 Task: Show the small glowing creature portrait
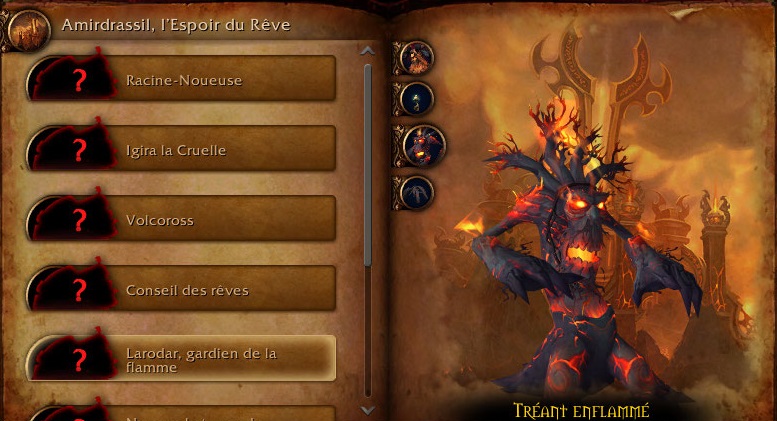coord(415,98)
